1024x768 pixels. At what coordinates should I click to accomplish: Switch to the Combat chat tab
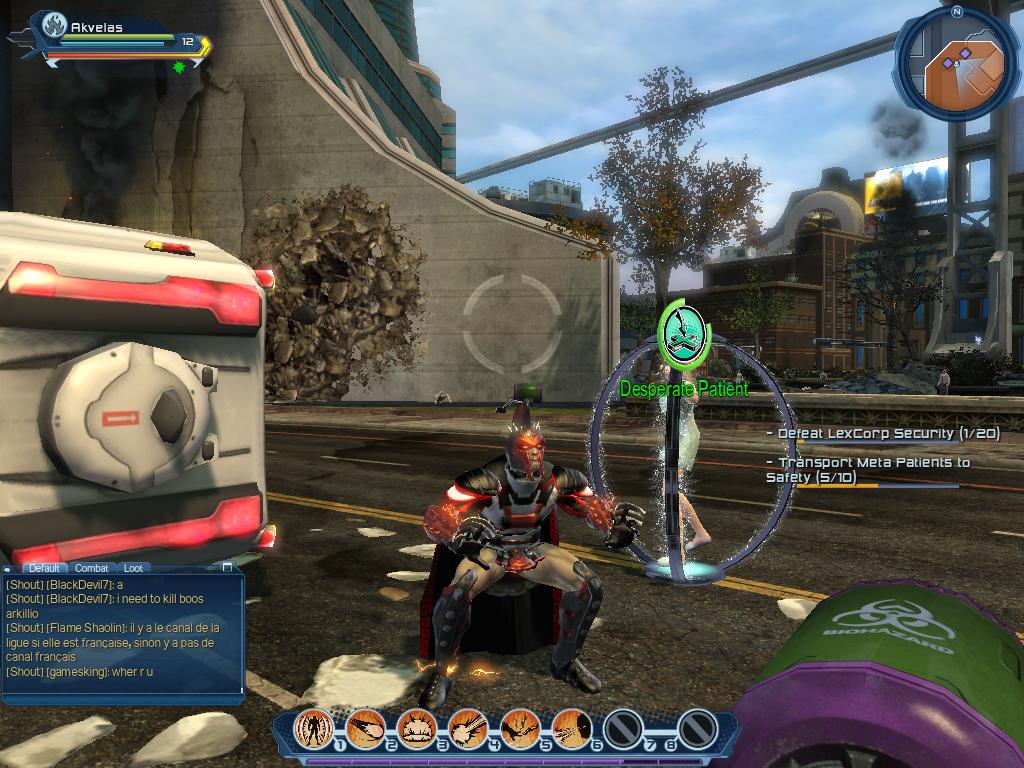pos(92,568)
